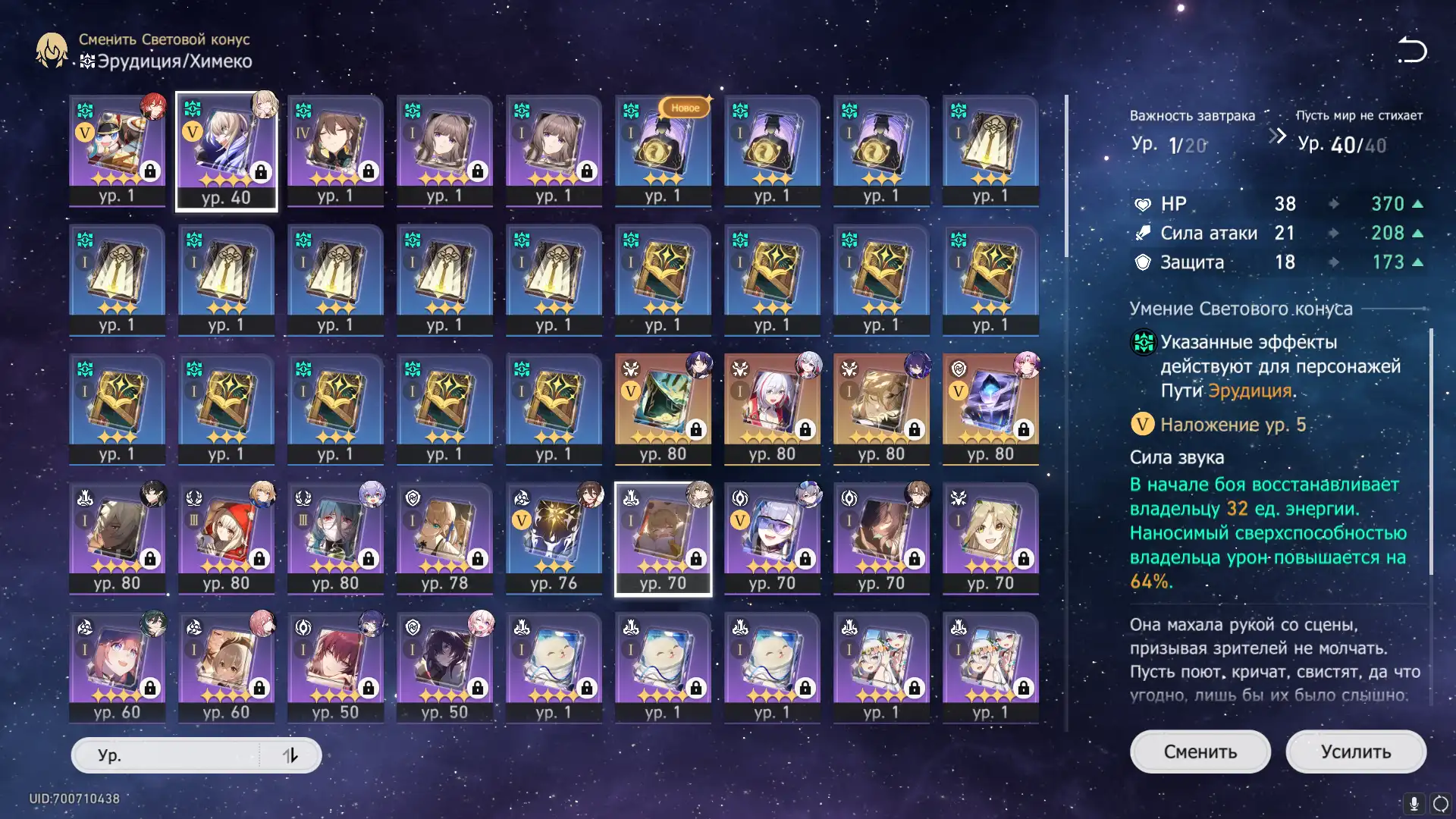Select the red-hooded girl level 80 cone
Viewport: 1456px width, 819px height.
(x=226, y=538)
